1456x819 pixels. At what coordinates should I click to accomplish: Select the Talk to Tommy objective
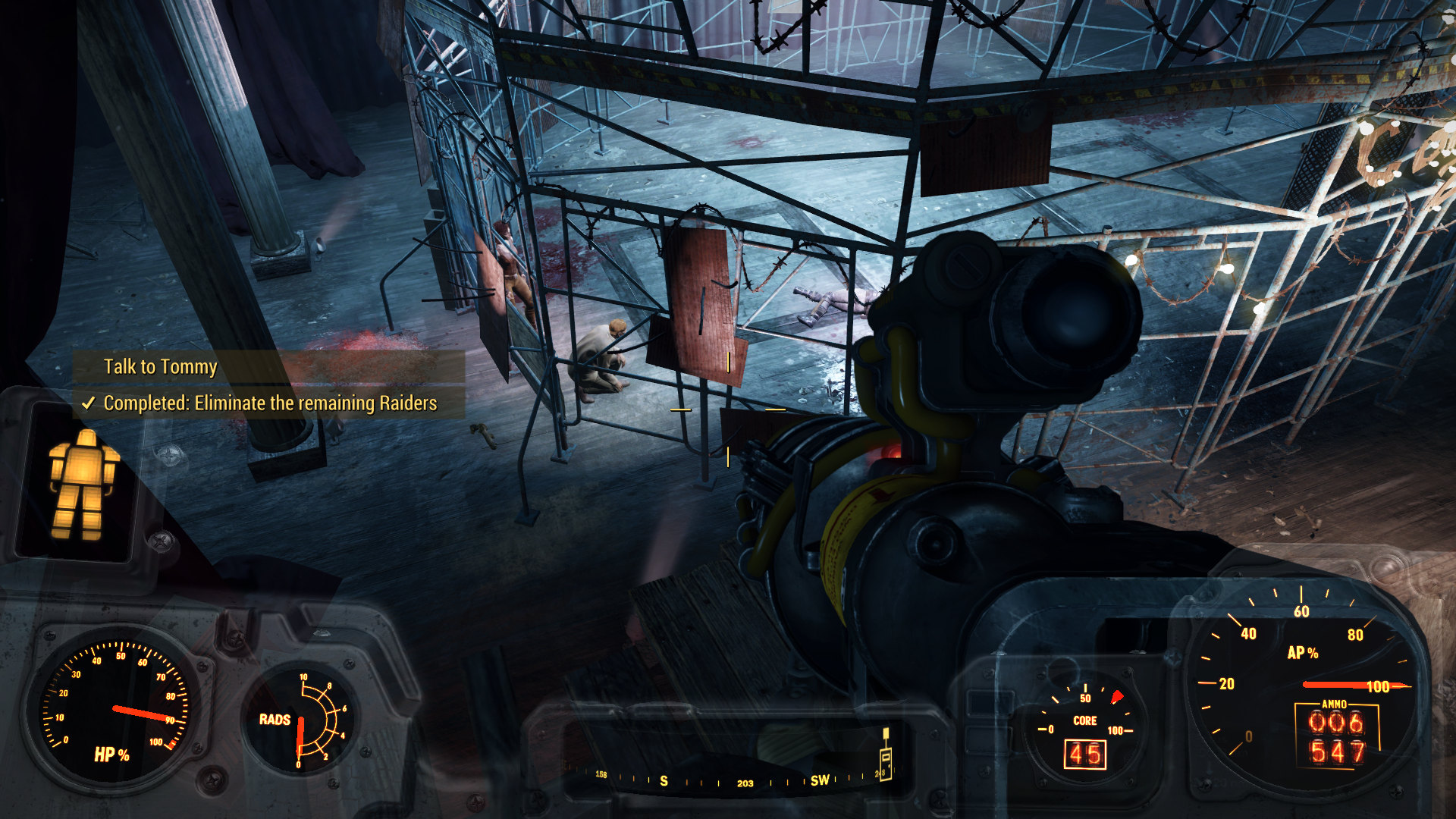(x=161, y=367)
